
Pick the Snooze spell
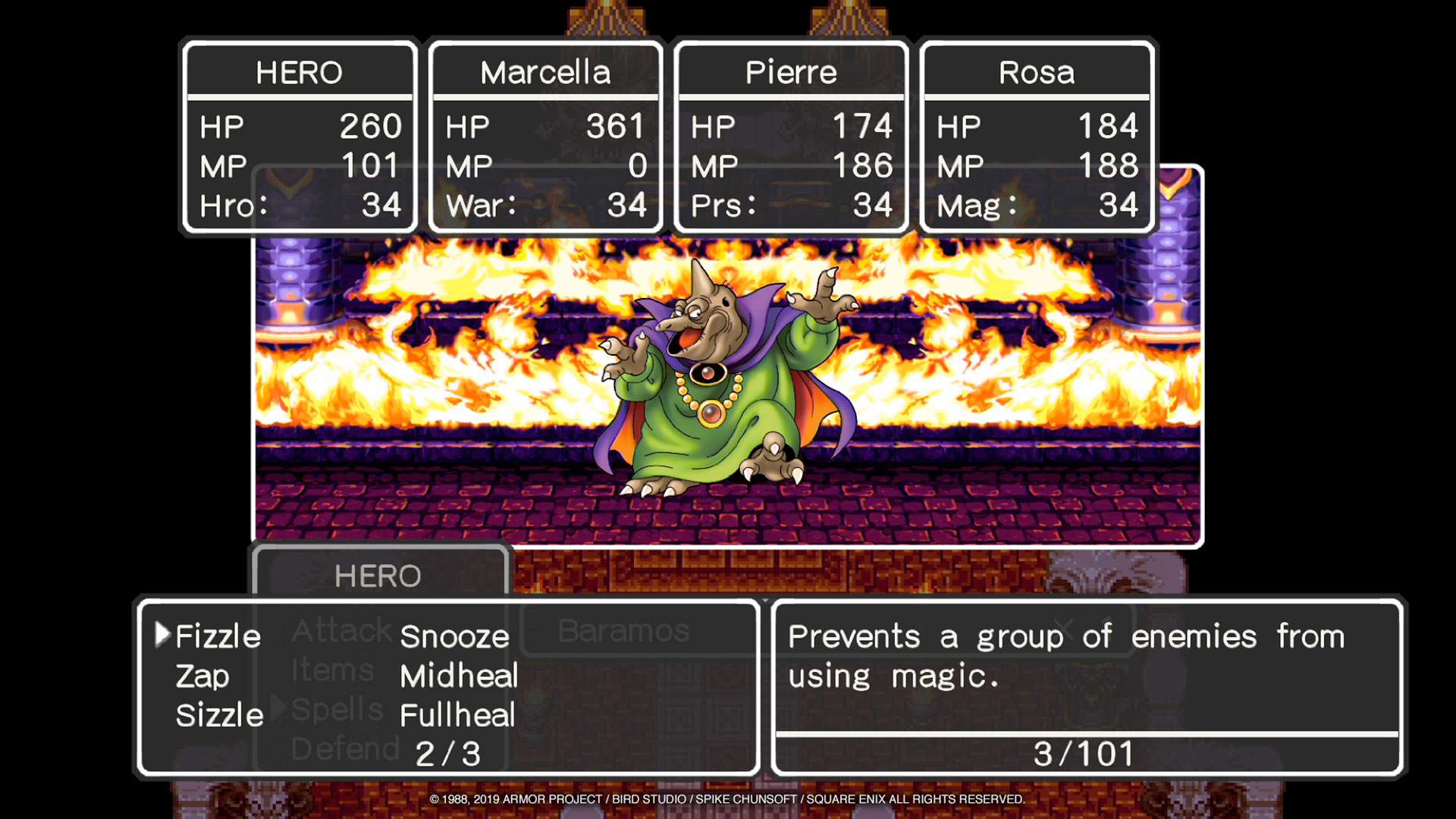(454, 636)
